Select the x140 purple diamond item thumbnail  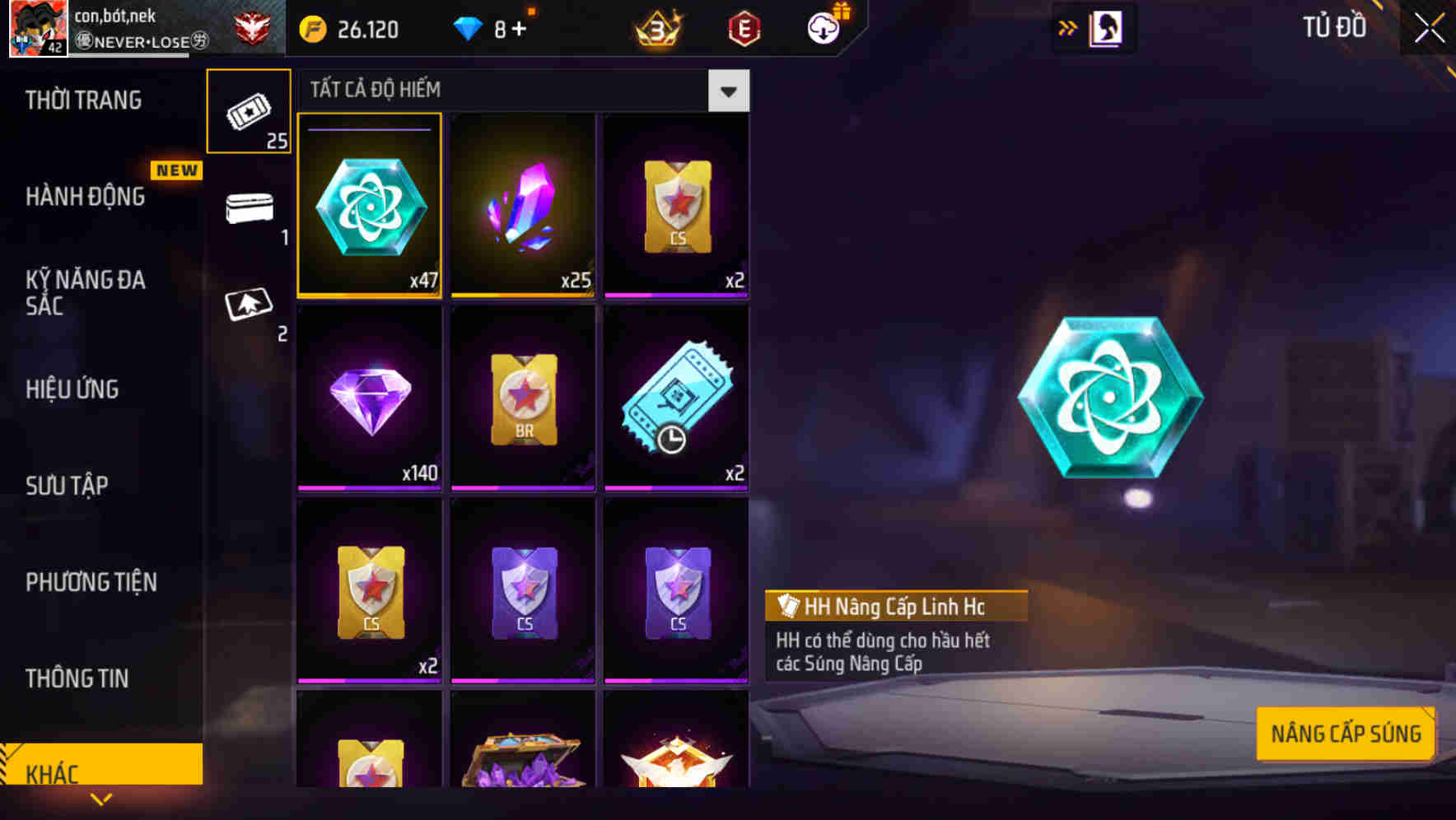(369, 395)
